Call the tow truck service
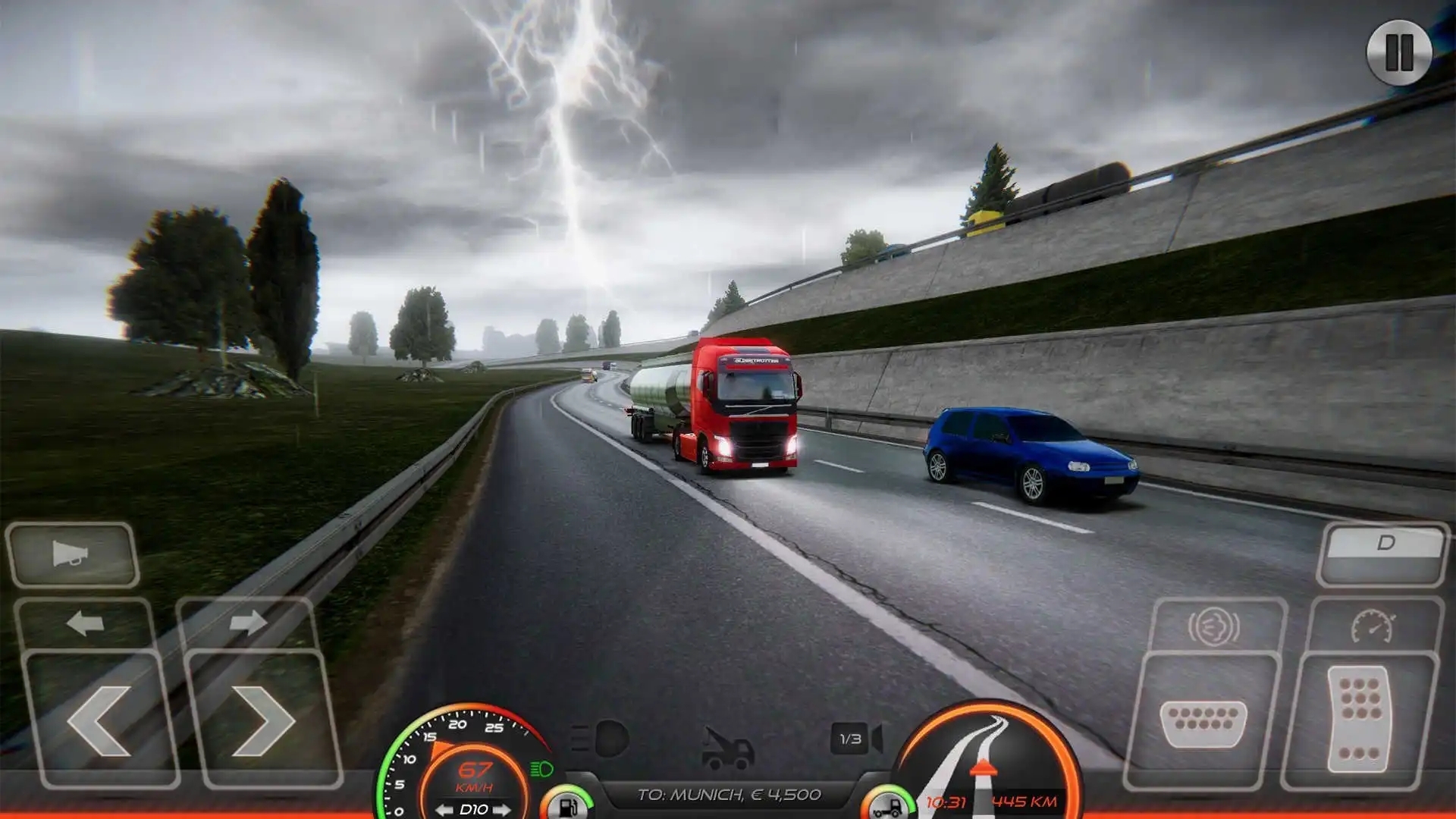 (726, 747)
